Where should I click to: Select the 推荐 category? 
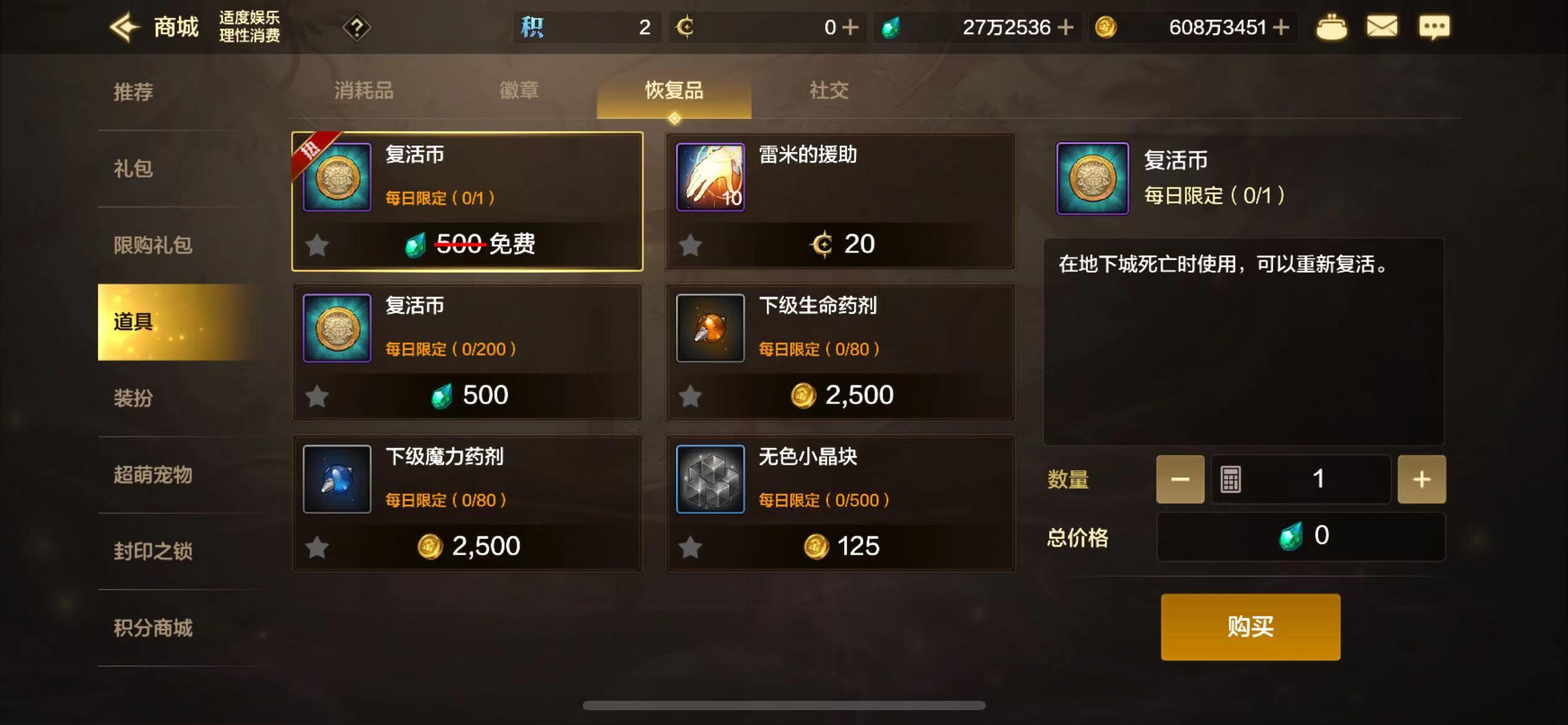click(133, 92)
